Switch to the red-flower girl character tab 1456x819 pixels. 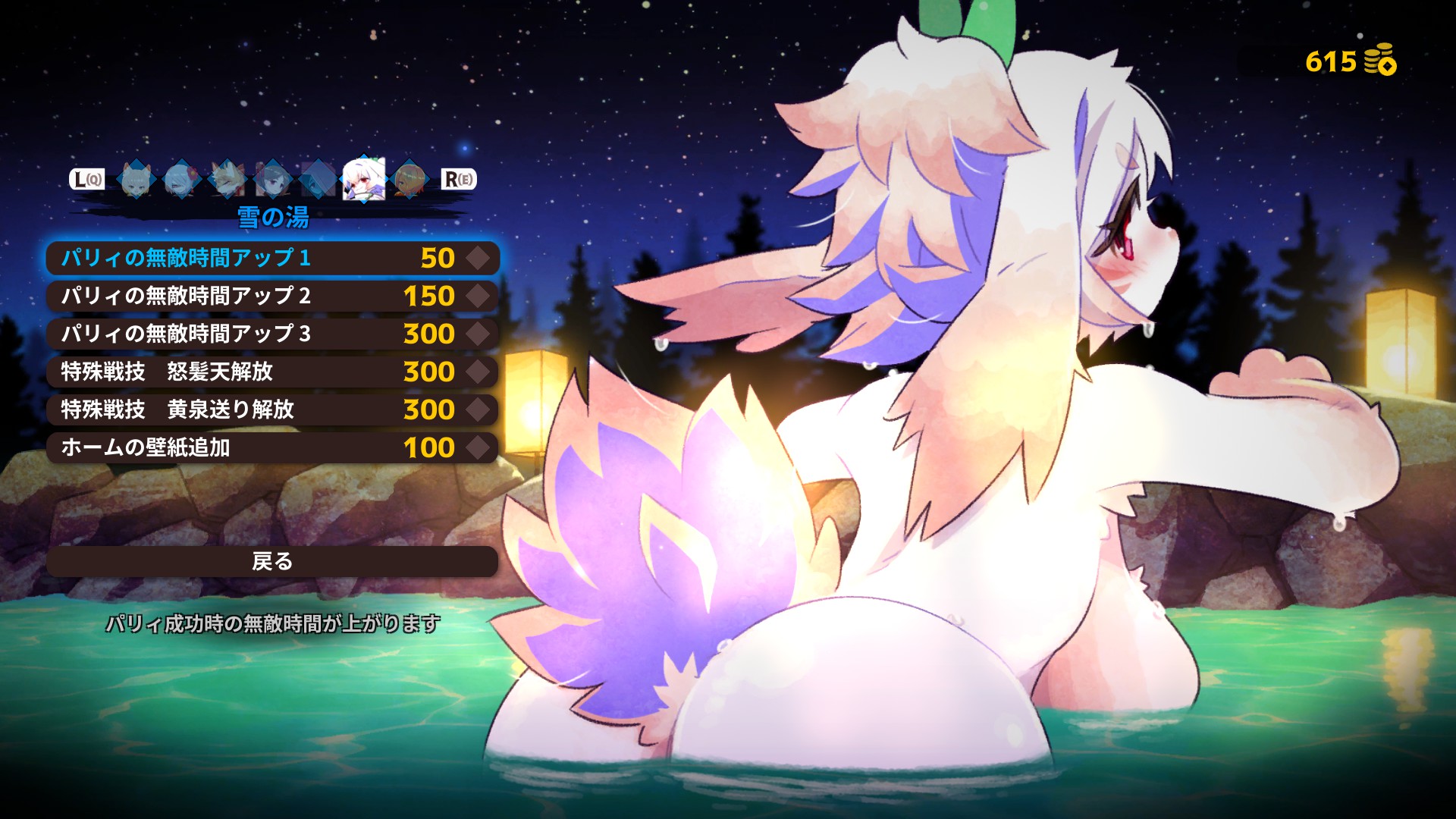[x=182, y=180]
